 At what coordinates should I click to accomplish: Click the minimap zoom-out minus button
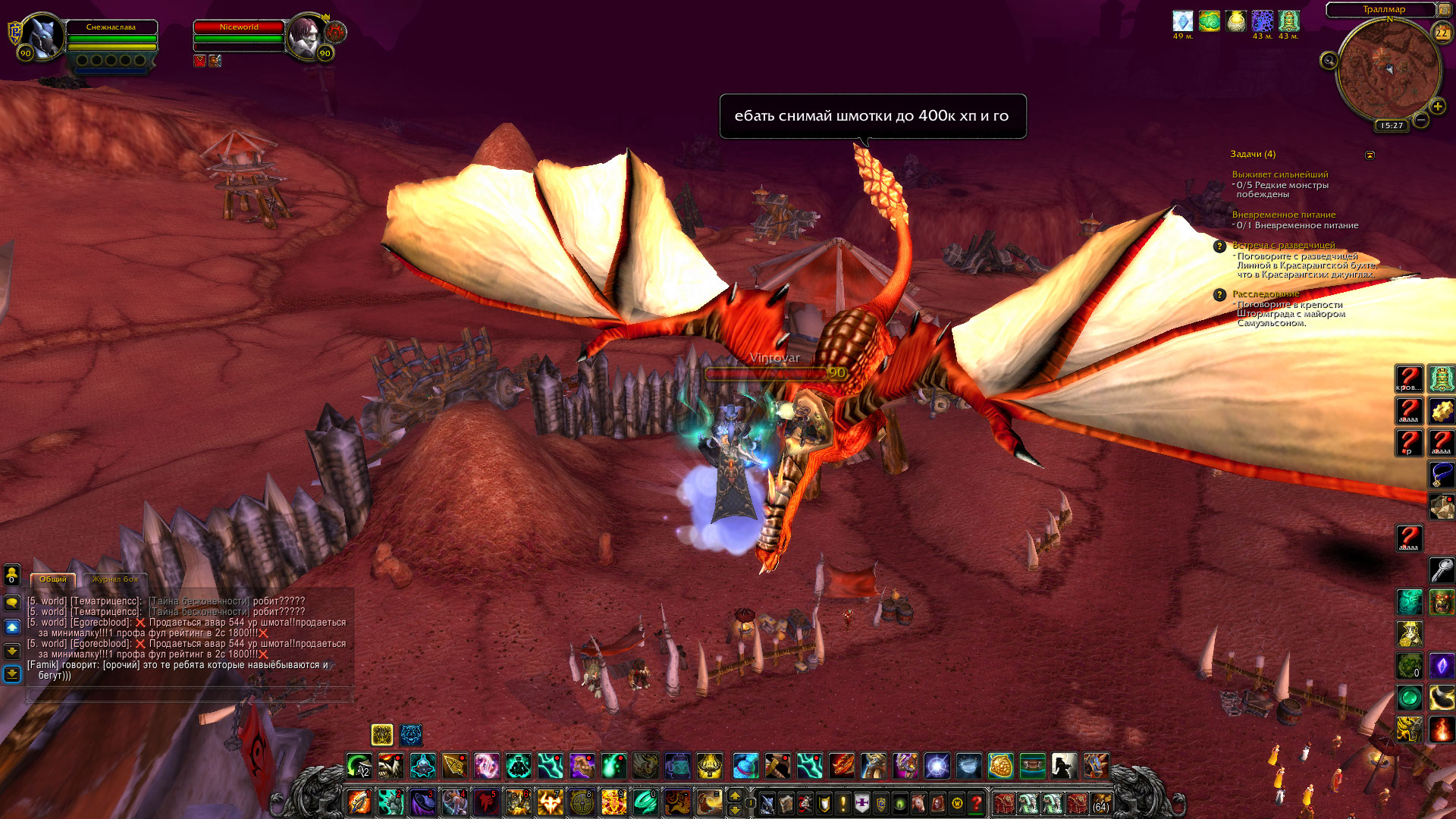tap(1421, 120)
